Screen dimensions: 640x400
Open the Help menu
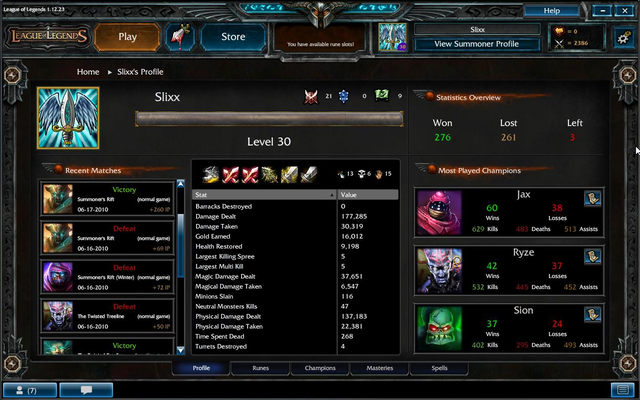click(x=565, y=10)
